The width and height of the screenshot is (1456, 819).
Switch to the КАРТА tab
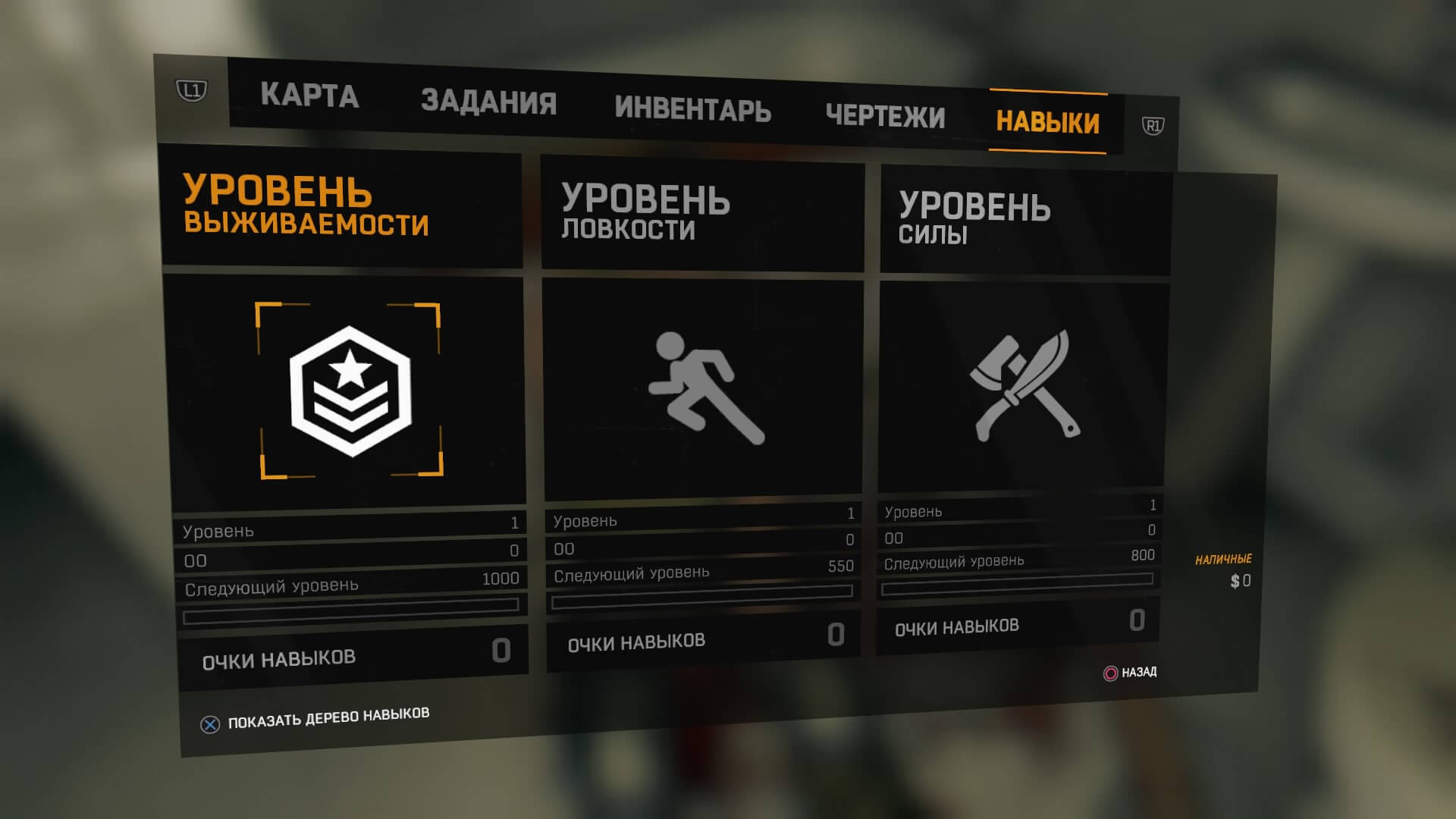[x=309, y=96]
